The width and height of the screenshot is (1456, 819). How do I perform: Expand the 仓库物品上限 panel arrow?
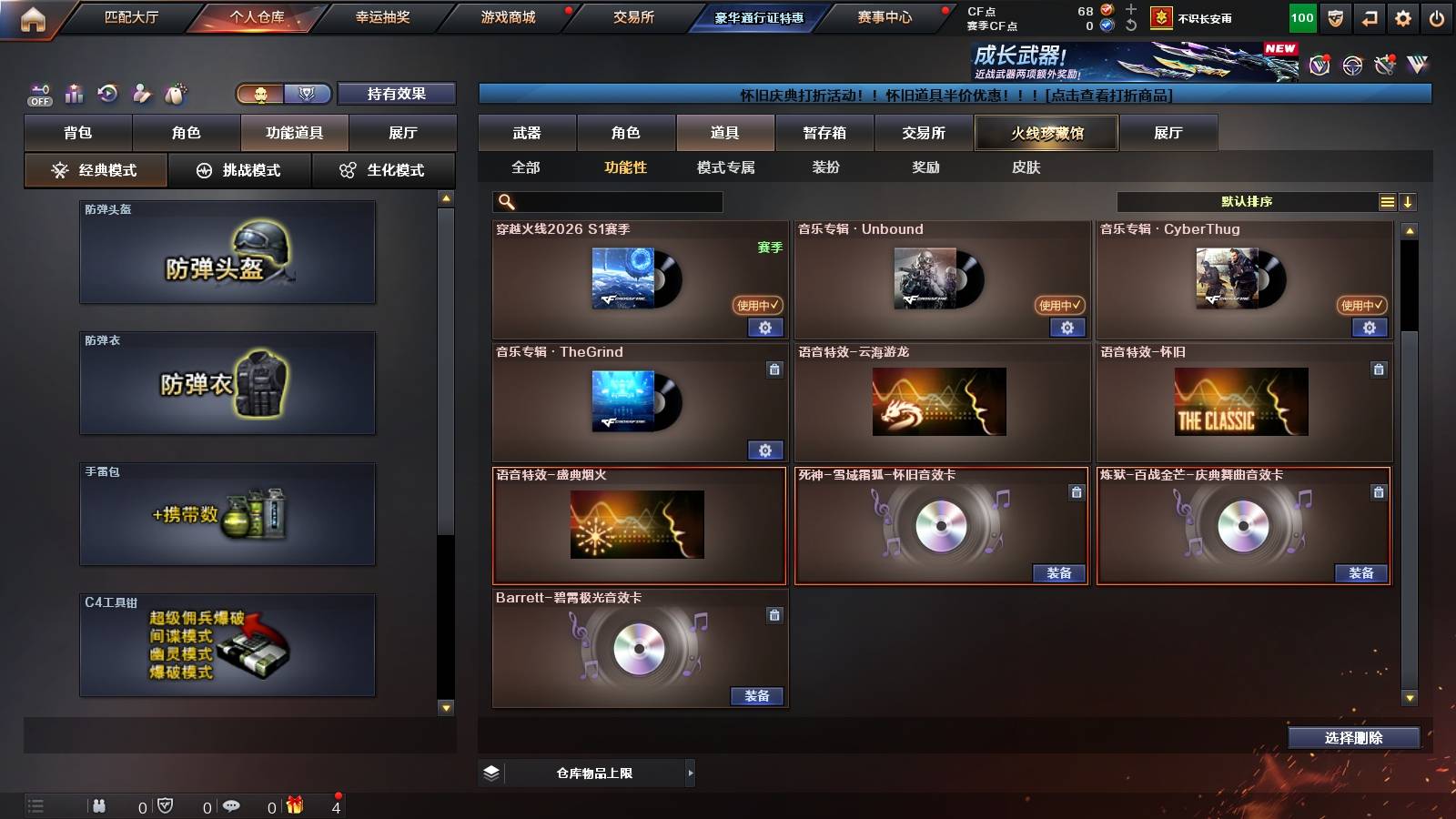pos(689,773)
